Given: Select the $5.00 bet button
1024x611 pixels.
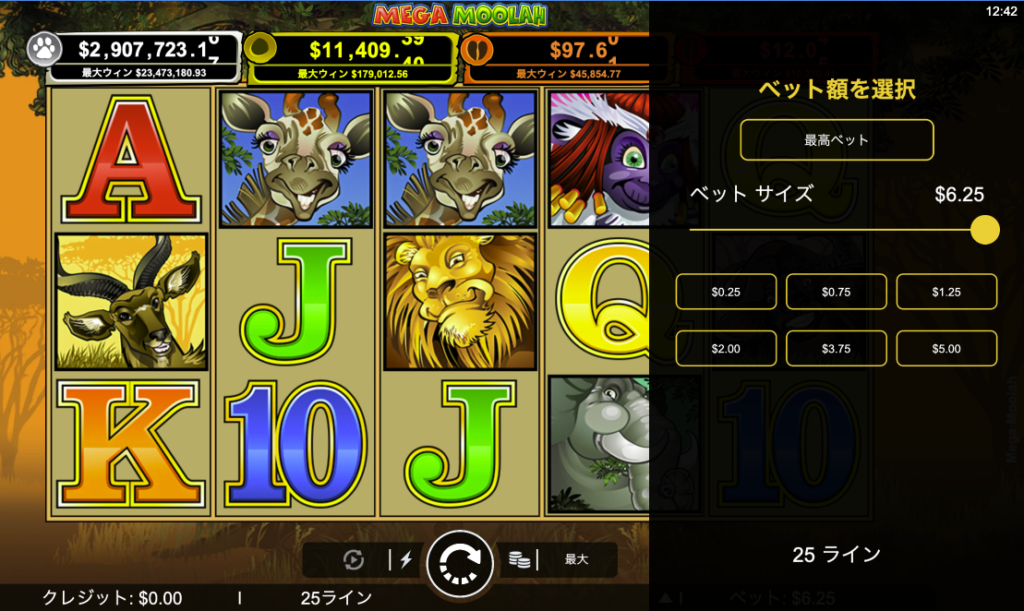Looking at the screenshot, I should [946, 348].
